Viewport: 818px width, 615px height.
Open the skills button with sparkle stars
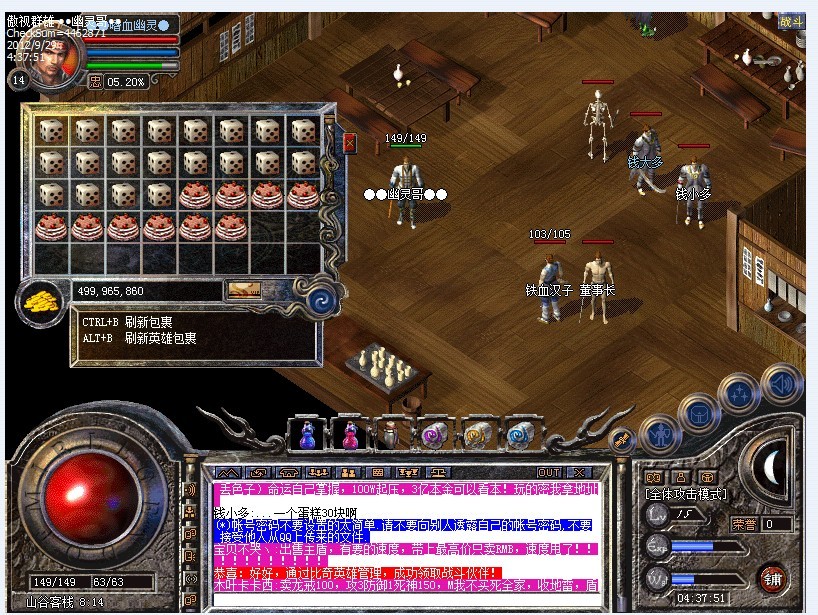(x=740, y=393)
